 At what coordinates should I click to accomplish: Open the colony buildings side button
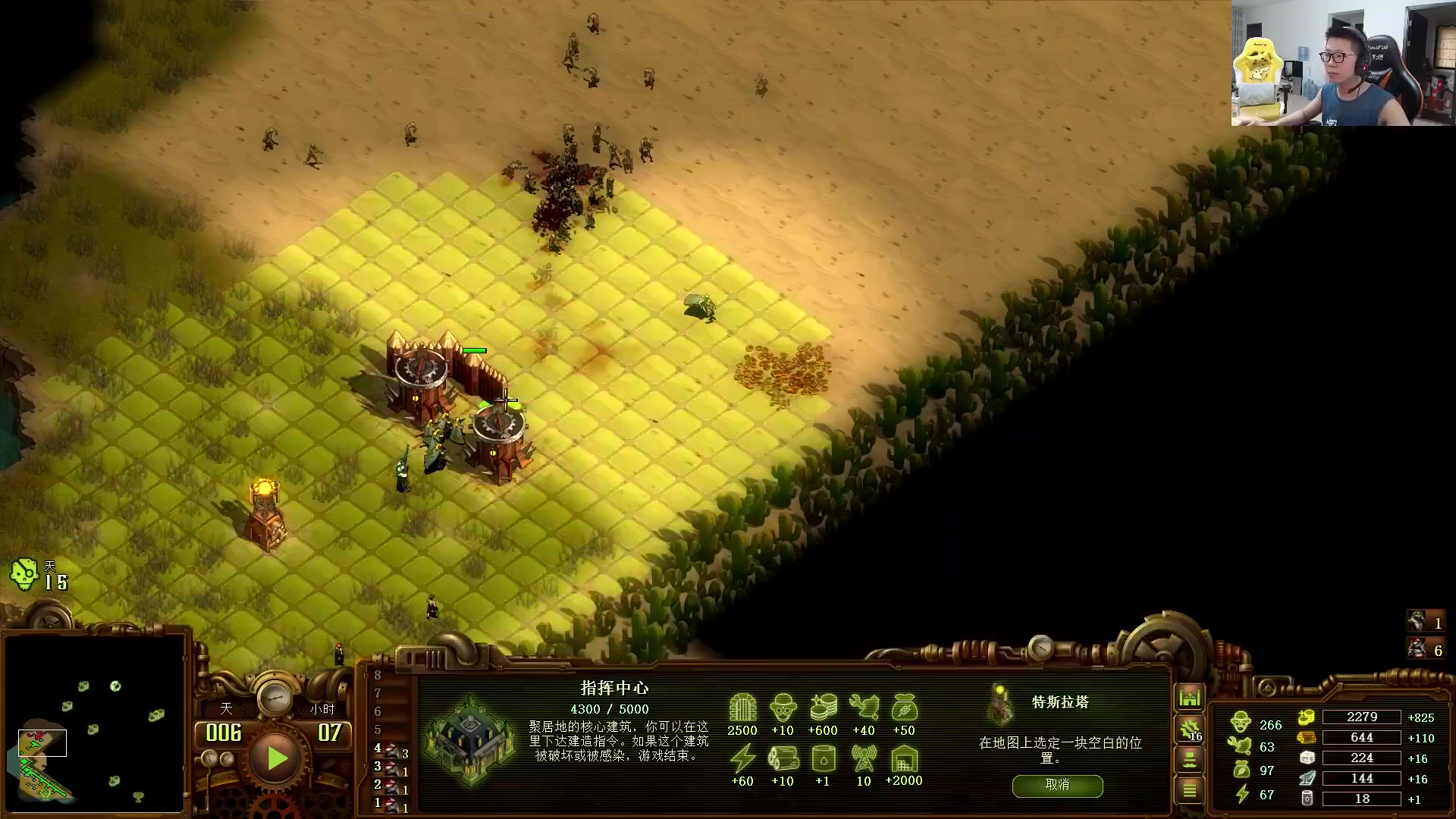pyautogui.click(x=1189, y=697)
